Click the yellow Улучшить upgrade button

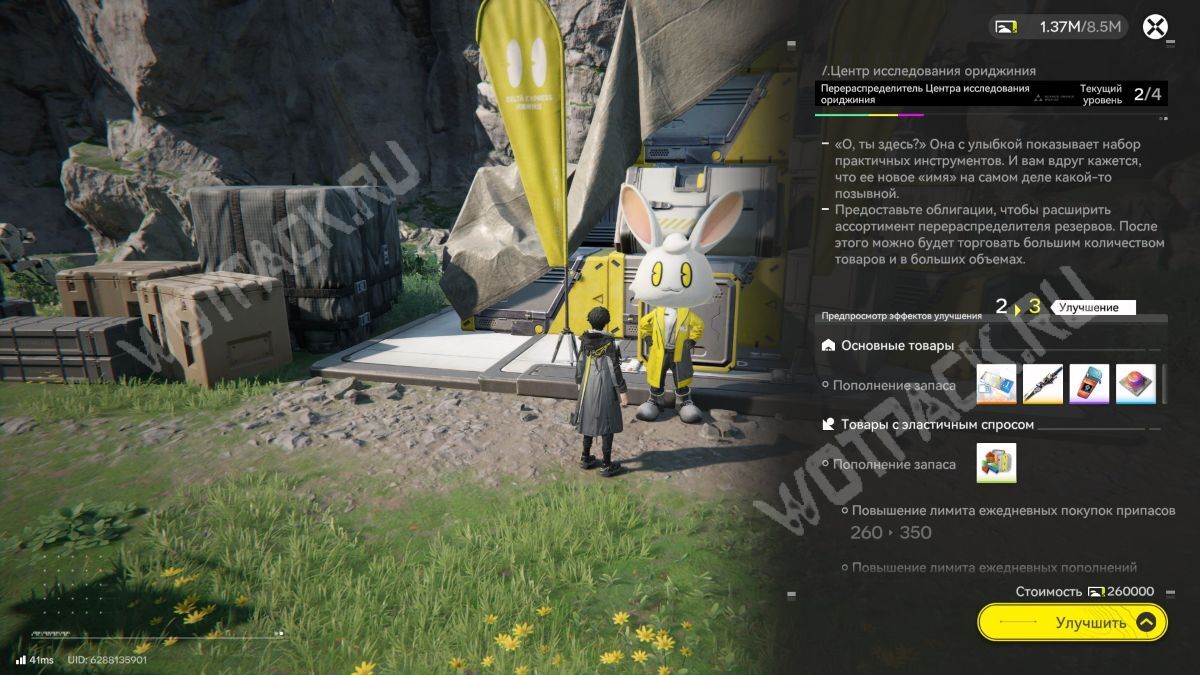tap(1072, 622)
